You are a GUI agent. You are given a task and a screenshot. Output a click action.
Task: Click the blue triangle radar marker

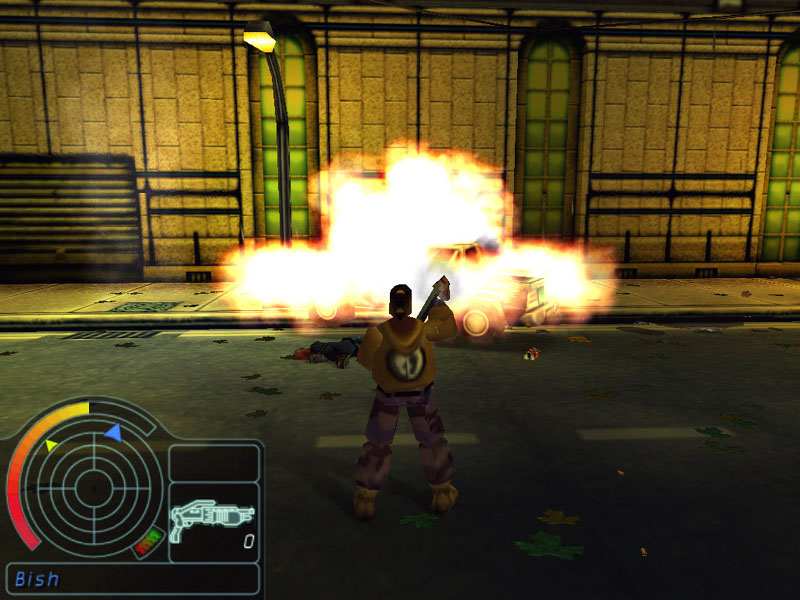tap(114, 432)
